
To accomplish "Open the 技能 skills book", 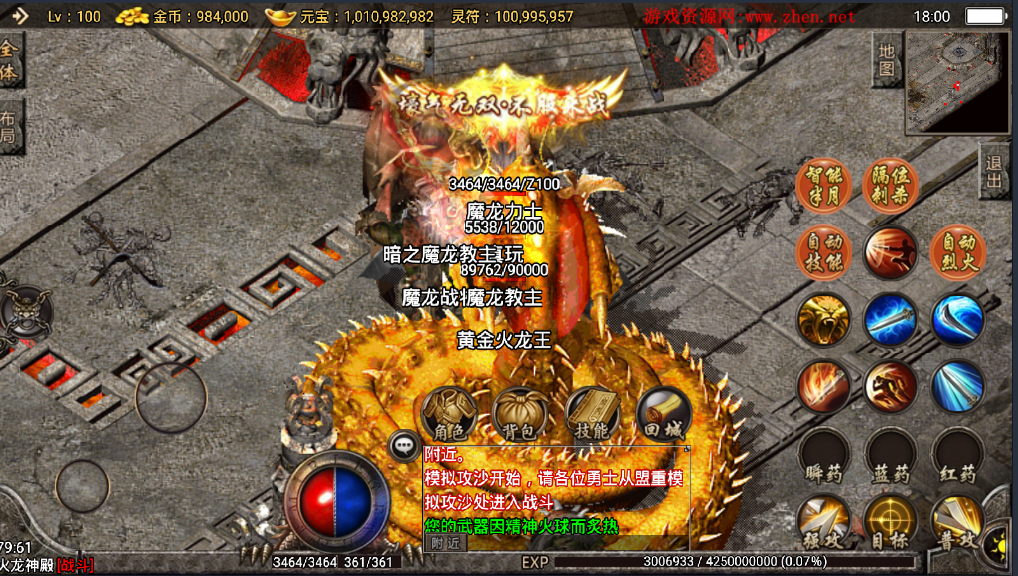I will [592, 411].
